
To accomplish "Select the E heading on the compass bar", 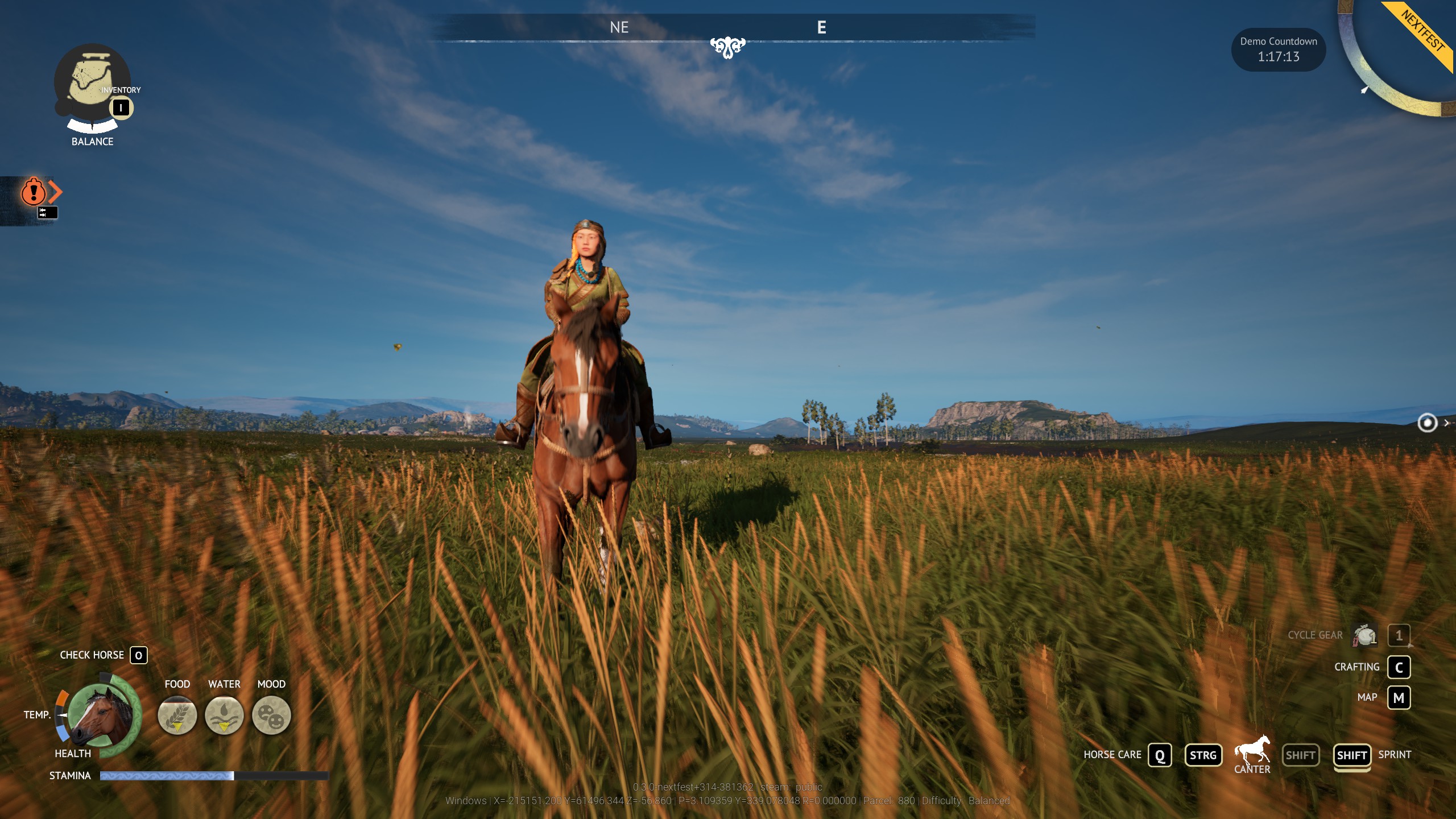I will (x=822, y=27).
